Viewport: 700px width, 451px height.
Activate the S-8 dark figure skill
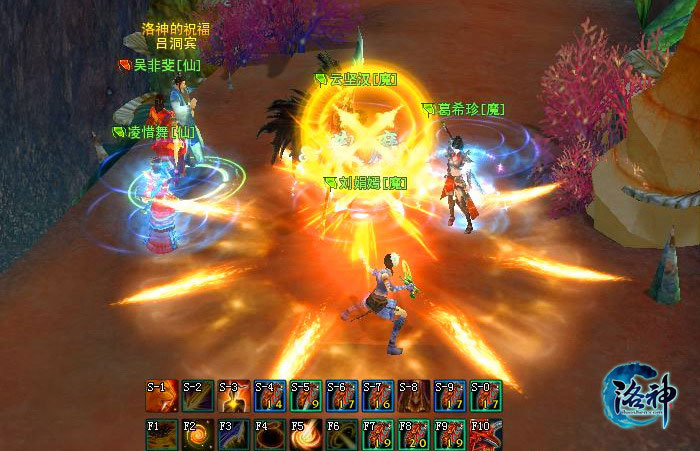[x=413, y=396]
